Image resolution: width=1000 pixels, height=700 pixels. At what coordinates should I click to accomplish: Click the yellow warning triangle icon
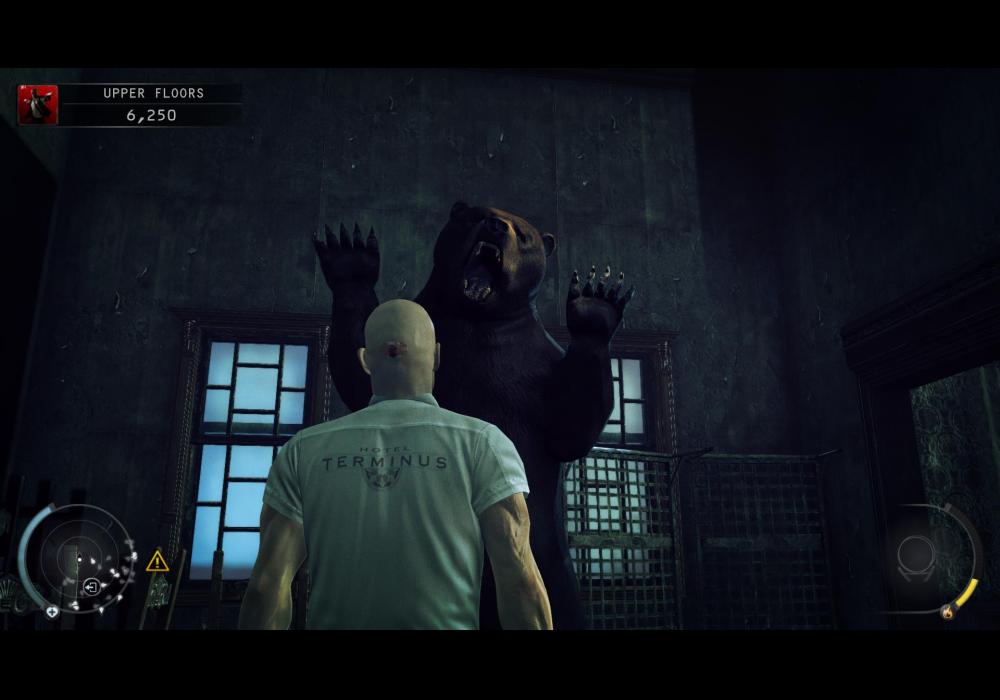(x=157, y=561)
